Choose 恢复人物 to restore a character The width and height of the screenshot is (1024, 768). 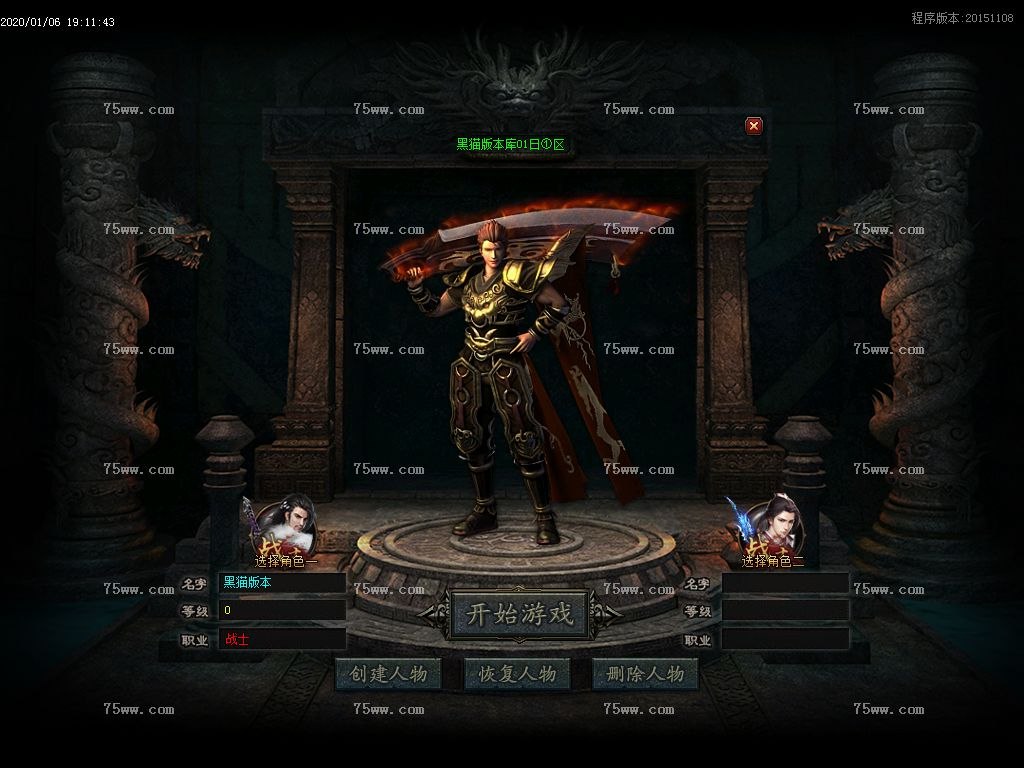[x=517, y=674]
